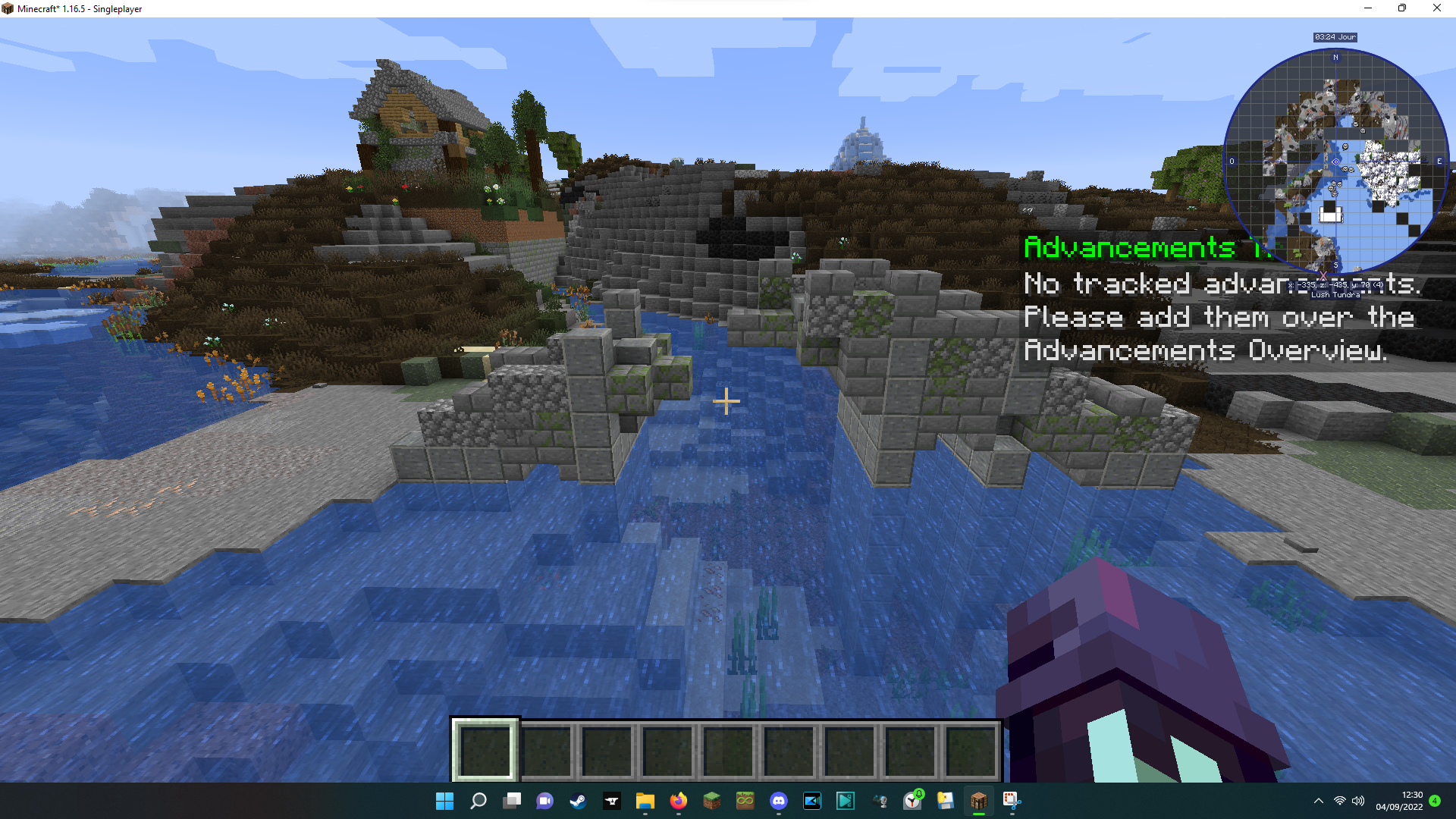Open Discord from the taskbar
The height and width of the screenshot is (819, 1456).
coord(779,801)
